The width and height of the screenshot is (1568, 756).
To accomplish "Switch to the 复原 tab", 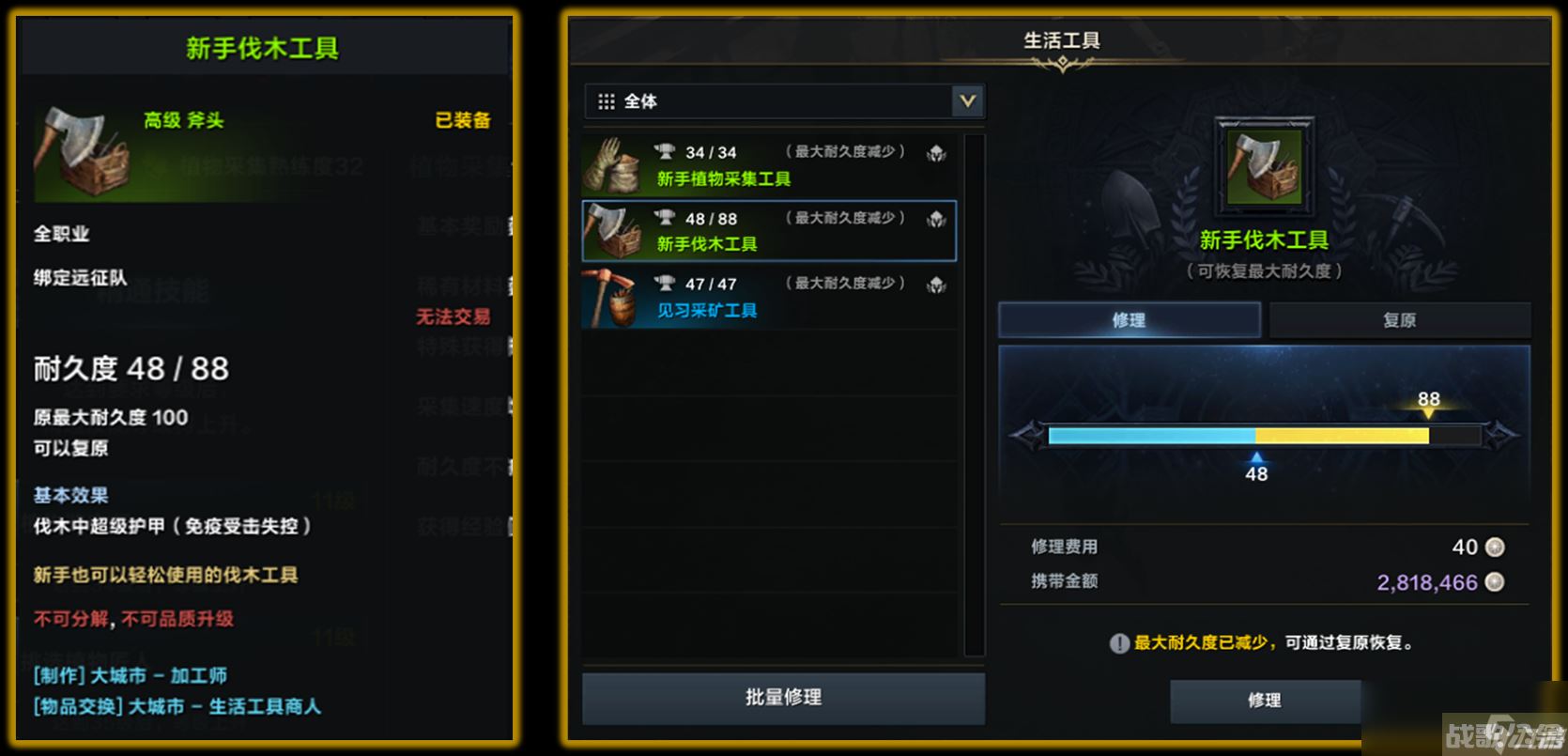I will (1402, 319).
